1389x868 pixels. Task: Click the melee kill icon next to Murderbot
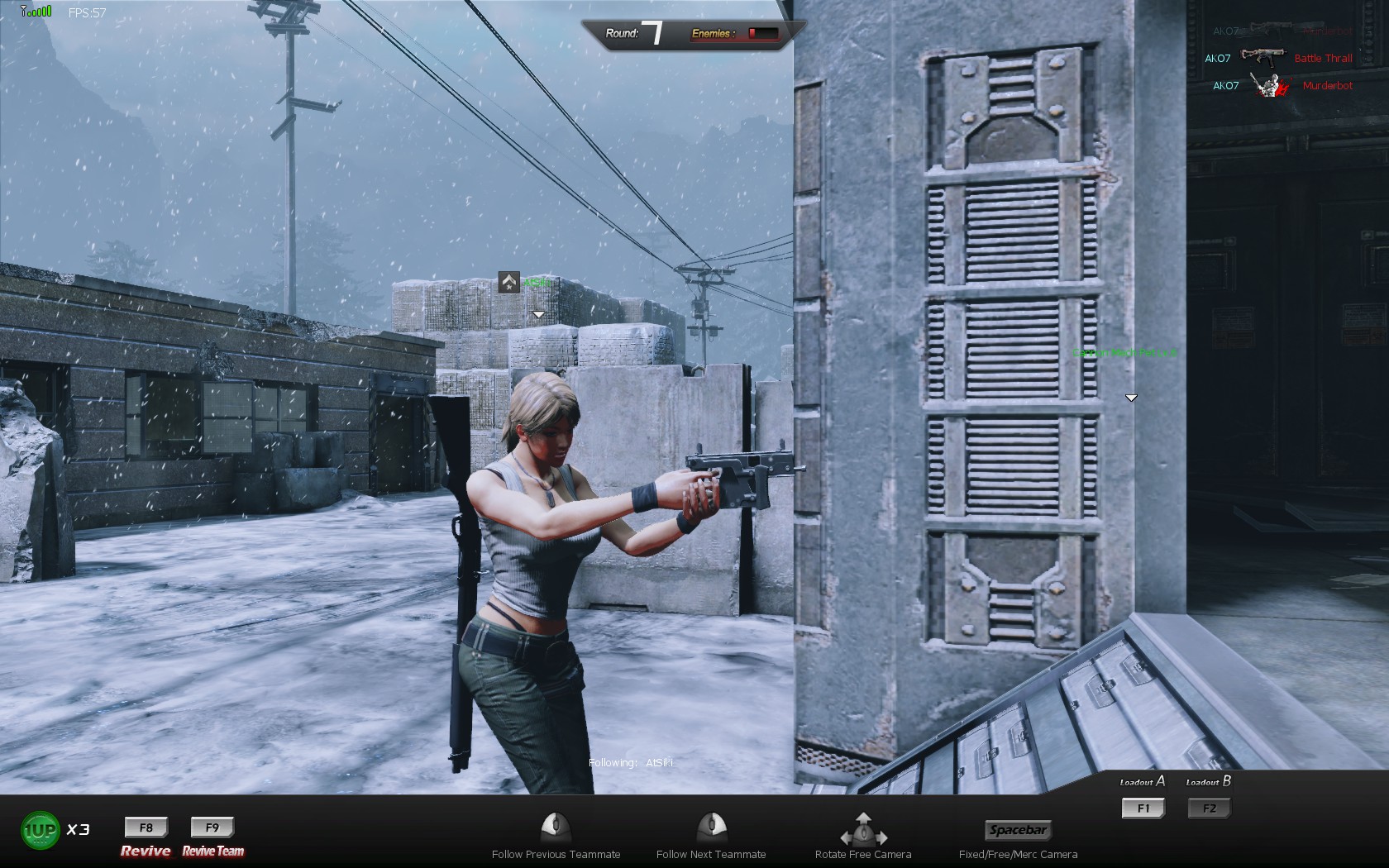1269,85
